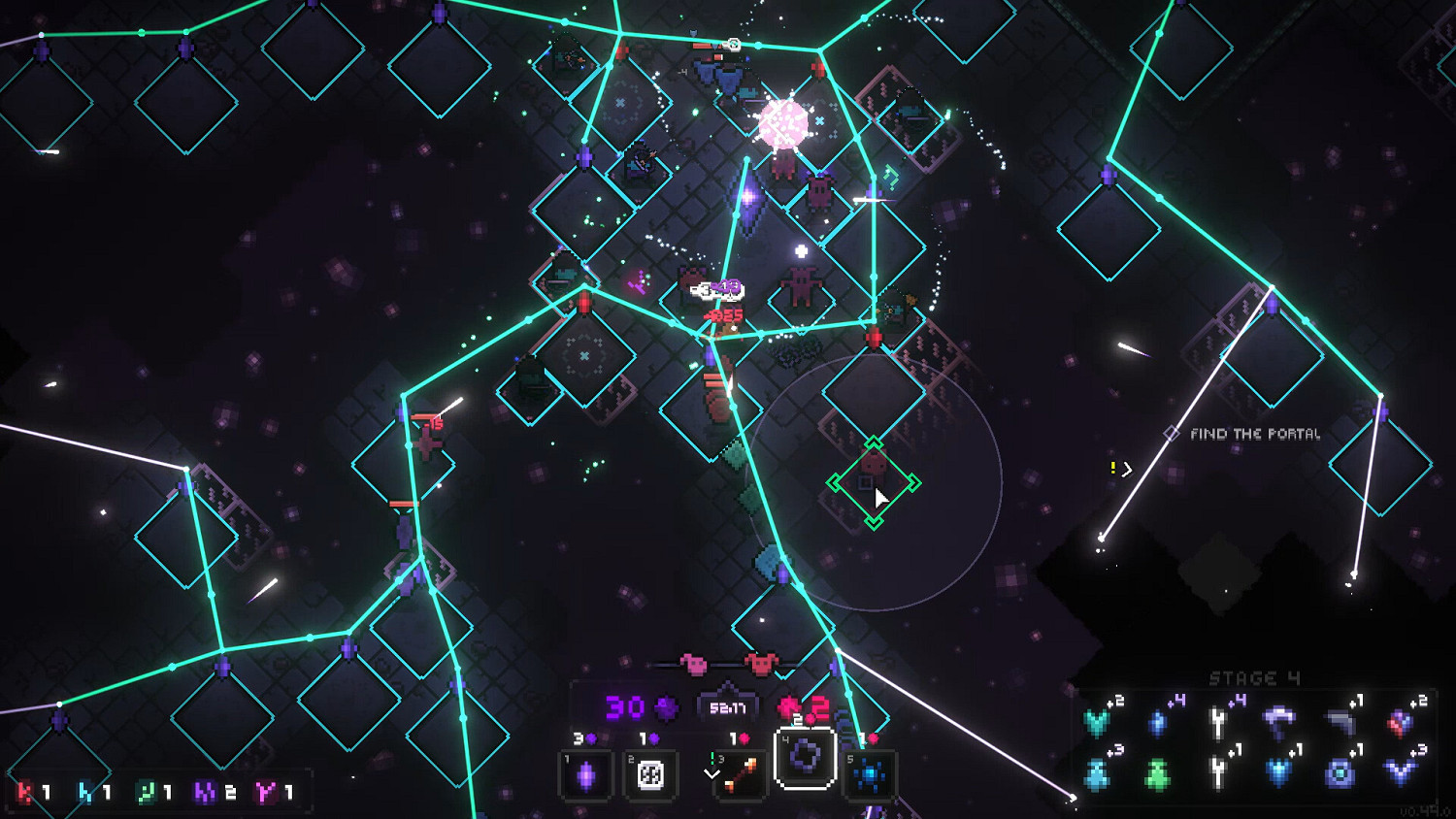Click the purple eye orb upgrade icon
This screenshot has width=1456, height=819.
tap(1340, 773)
